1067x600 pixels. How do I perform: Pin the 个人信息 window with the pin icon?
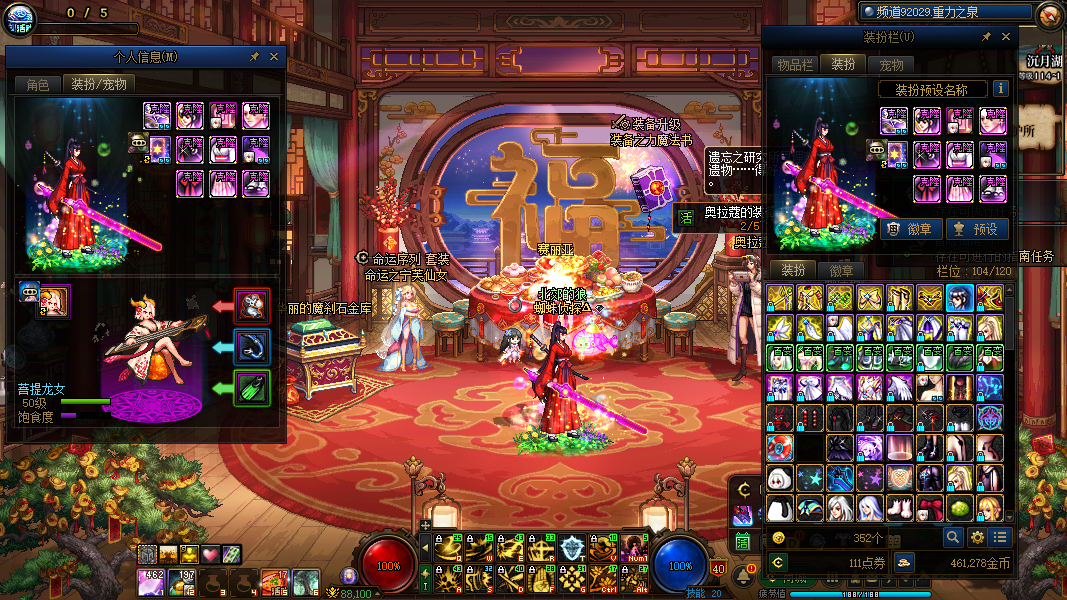click(x=255, y=57)
